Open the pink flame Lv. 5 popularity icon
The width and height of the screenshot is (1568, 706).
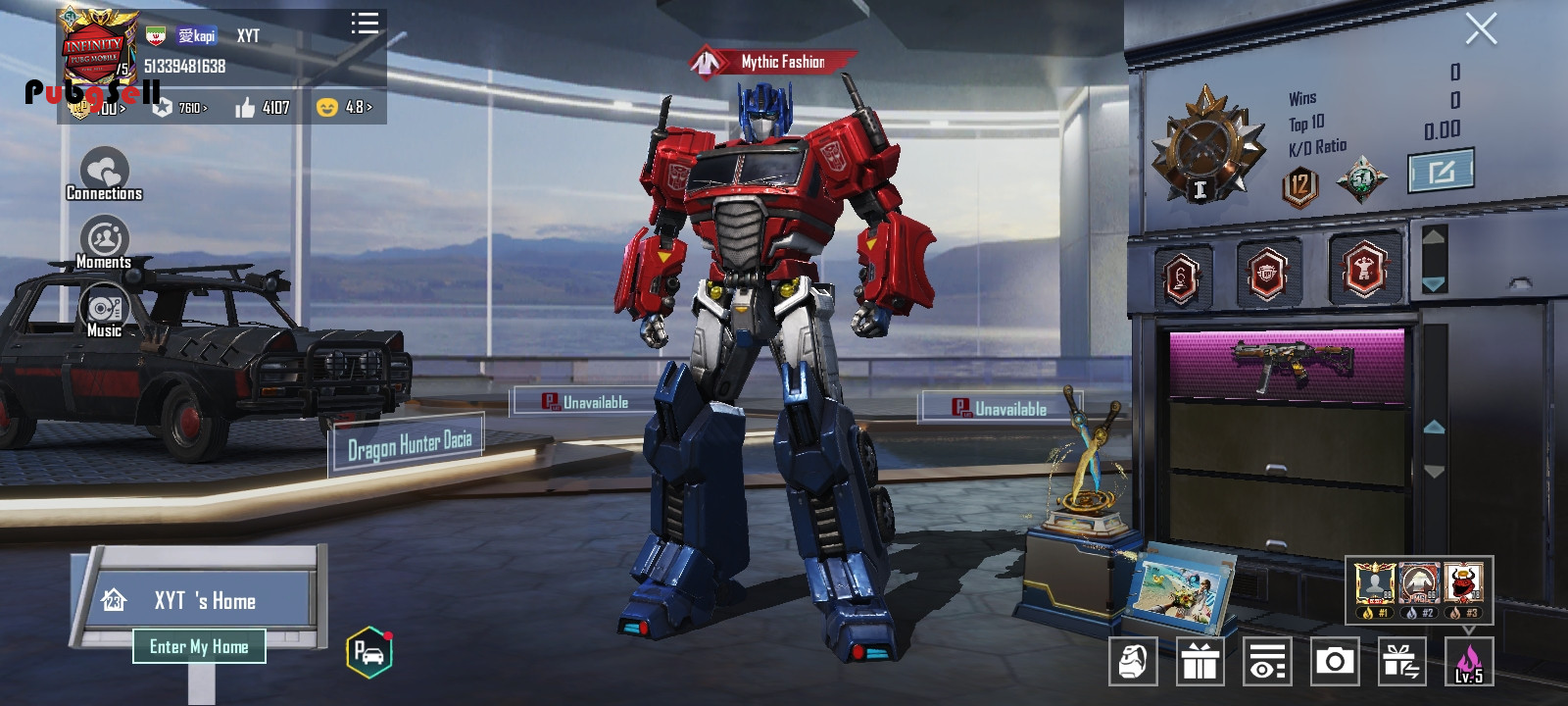coord(1468,662)
